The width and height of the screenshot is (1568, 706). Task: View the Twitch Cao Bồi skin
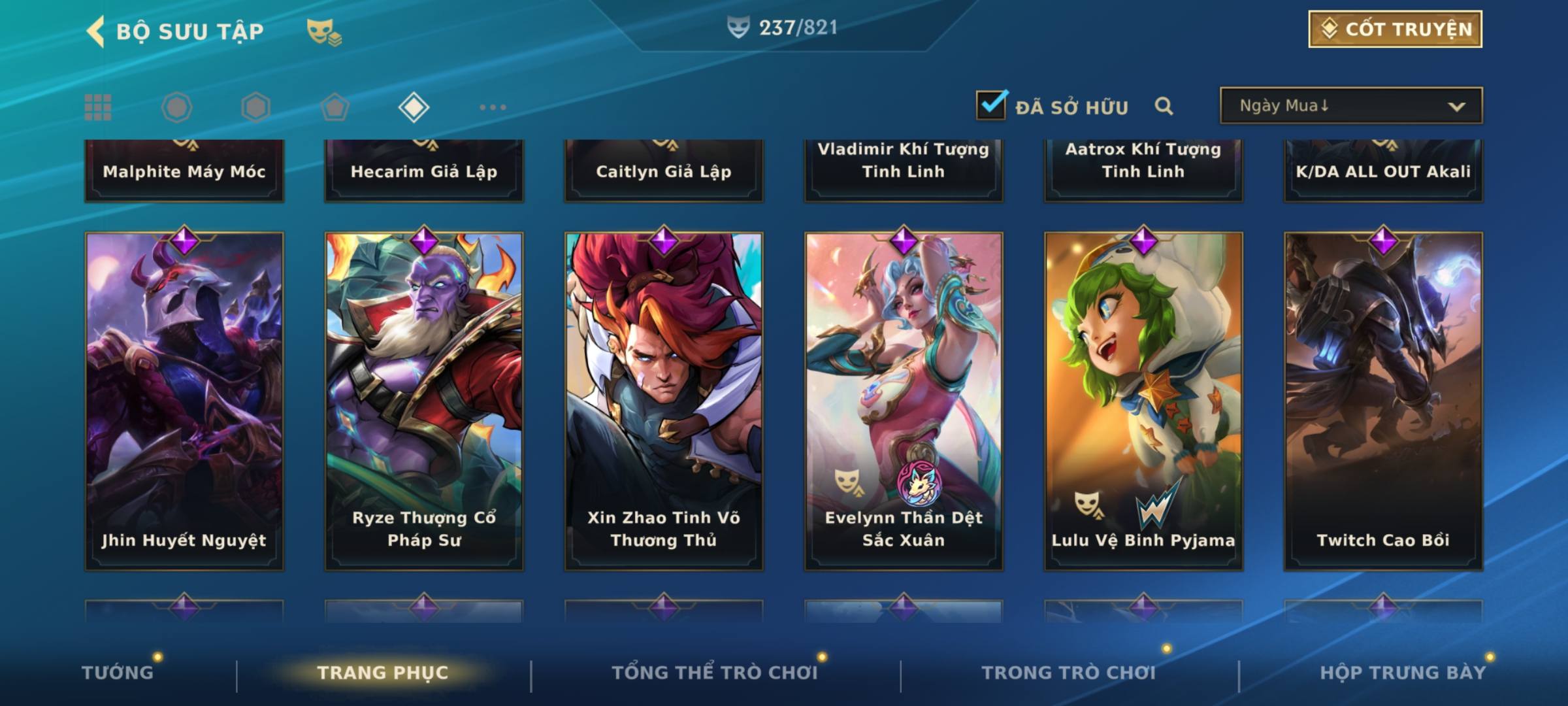(x=1383, y=401)
